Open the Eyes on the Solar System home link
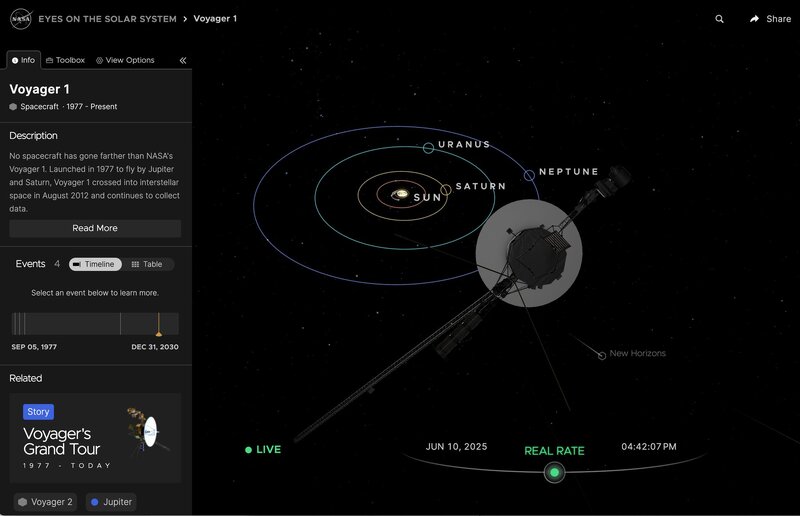This screenshot has height=516, width=800. tap(107, 19)
